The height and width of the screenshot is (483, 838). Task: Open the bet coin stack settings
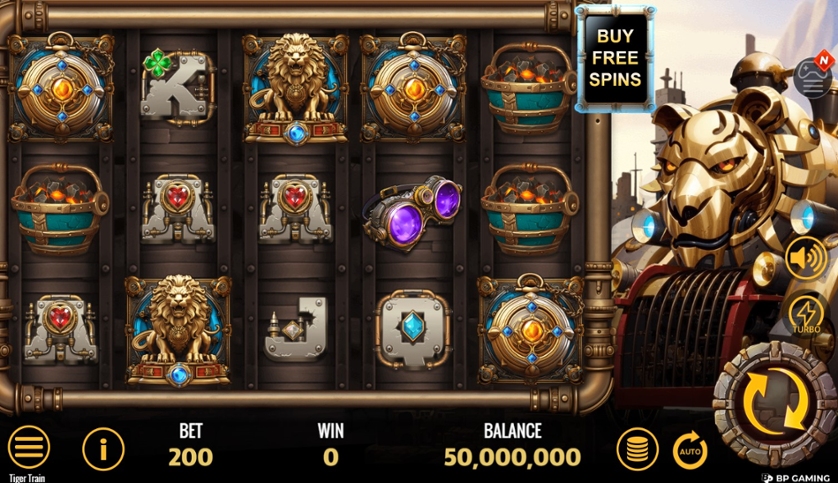[x=635, y=449]
